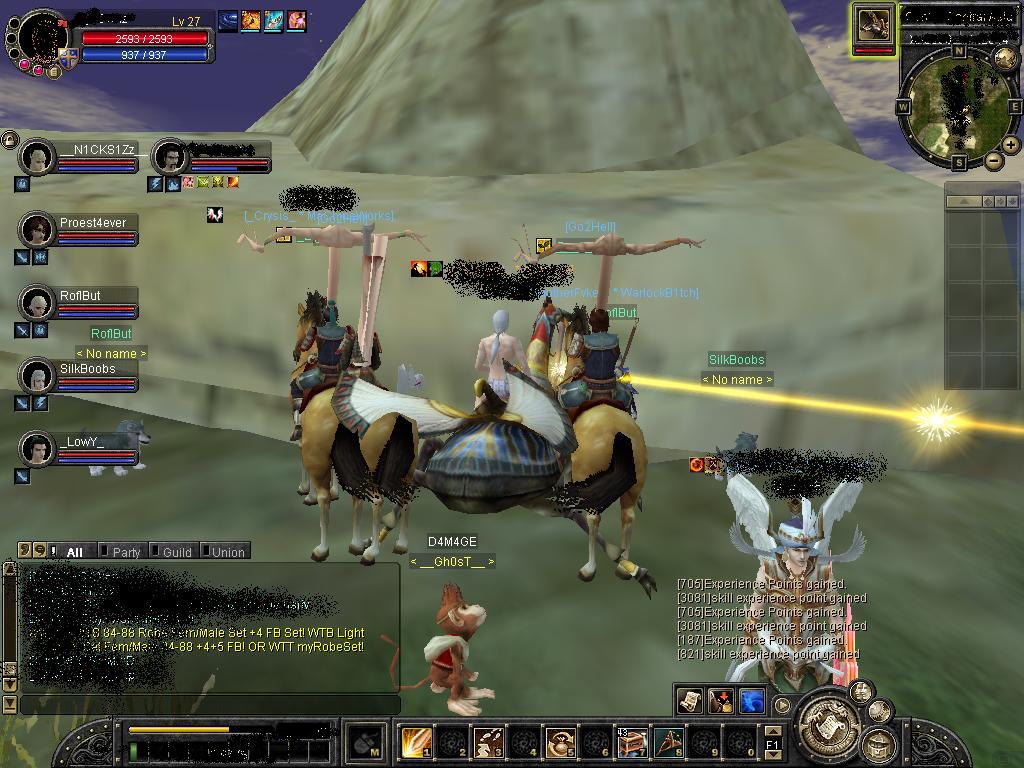Select the Union chat tab
Viewport: 1024px width, 768px height.
point(226,551)
